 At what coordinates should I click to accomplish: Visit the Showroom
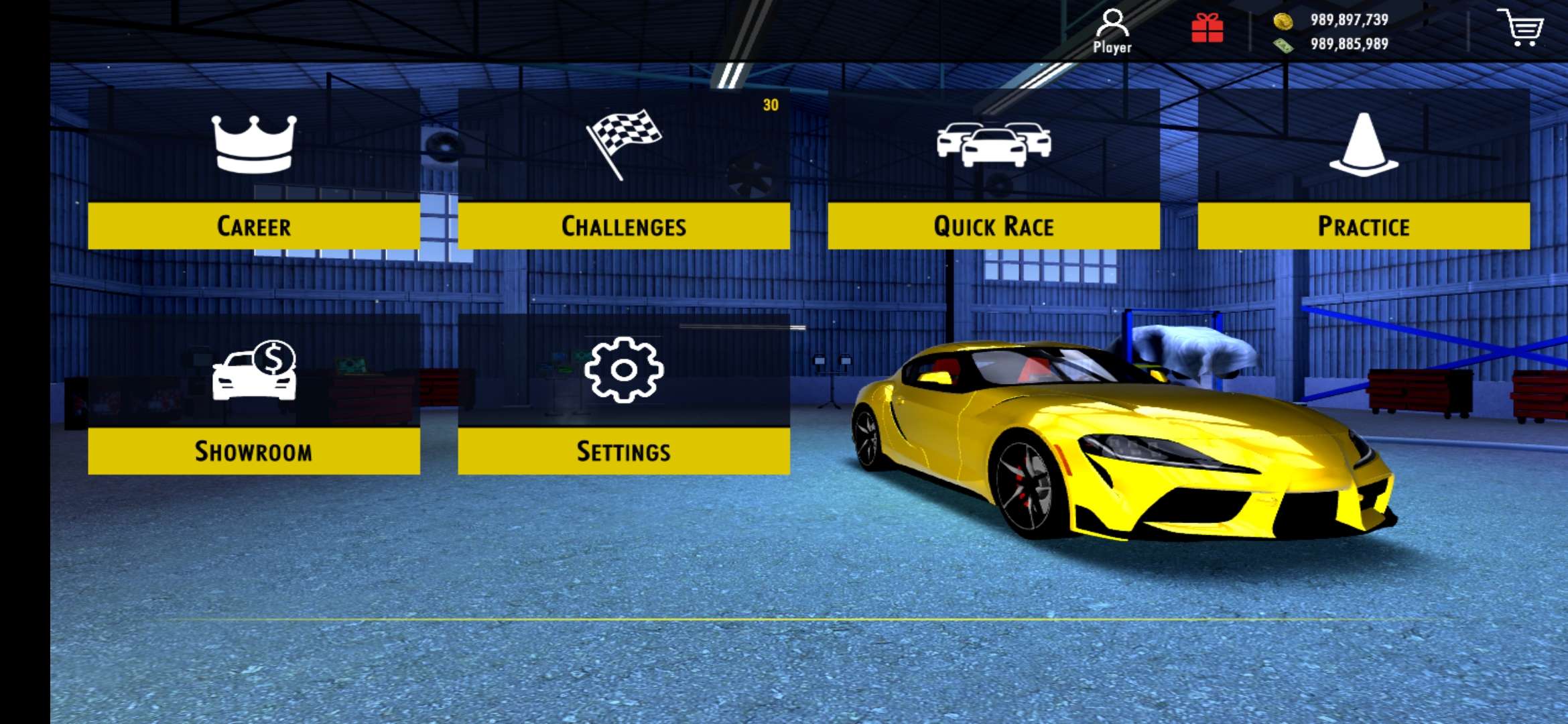tap(255, 452)
